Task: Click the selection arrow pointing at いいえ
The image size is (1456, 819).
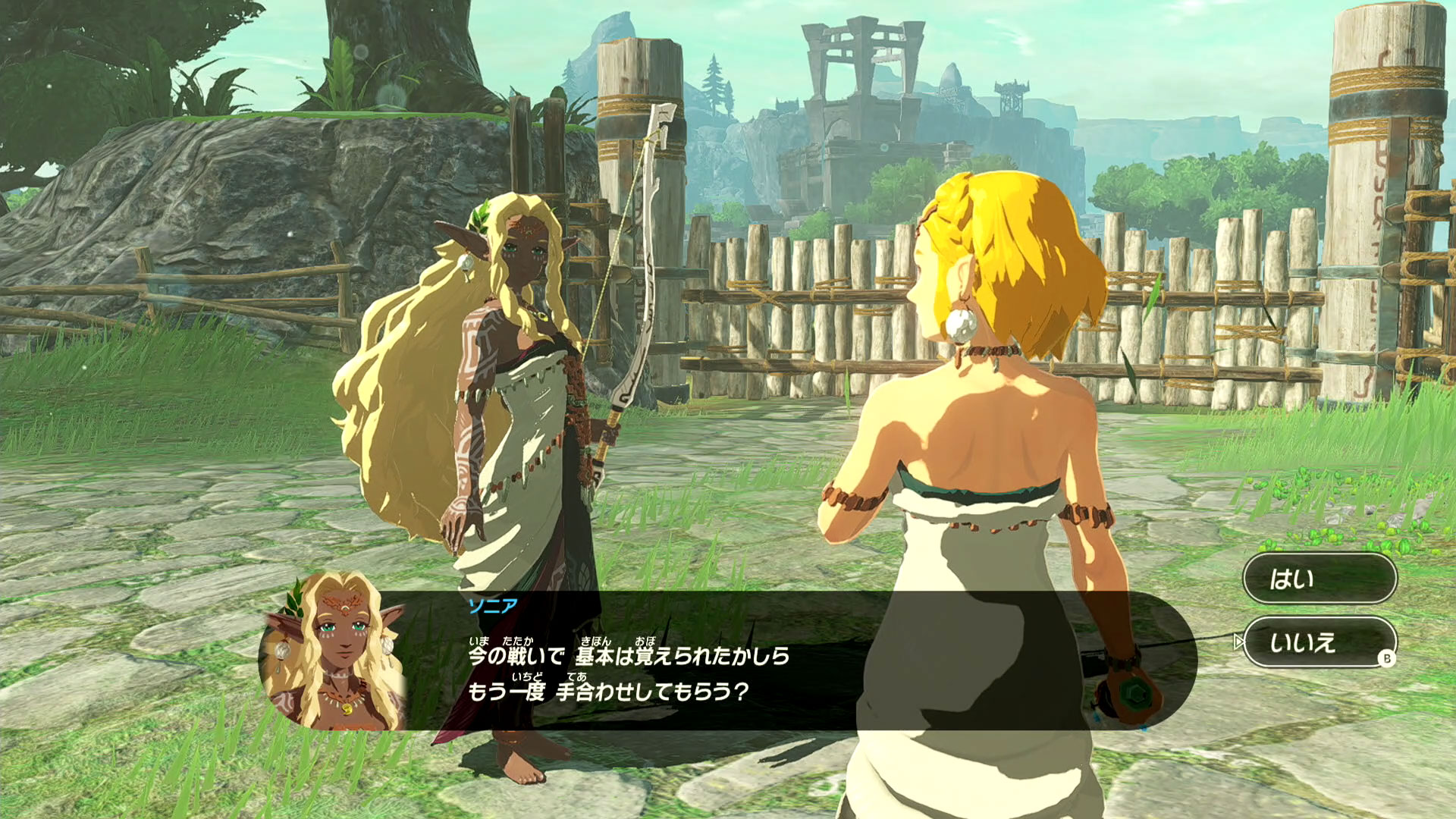Action: (x=1239, y=642)
